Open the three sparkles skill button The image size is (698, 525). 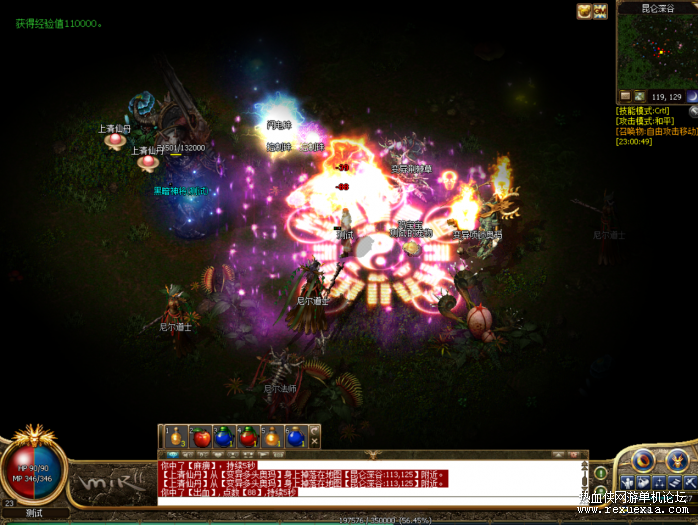(658, 483)
